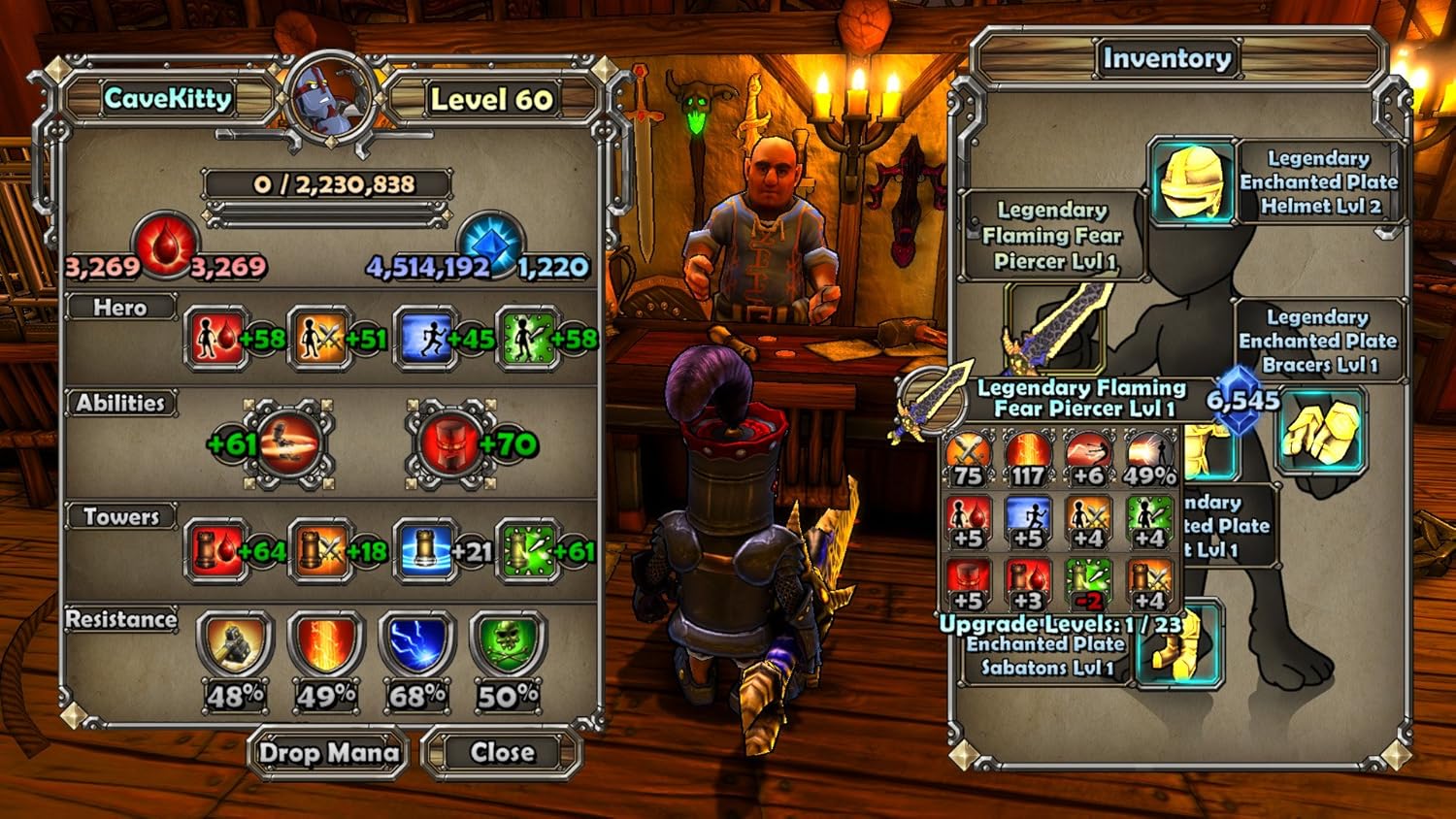Choose the Hero Speed stat icon
This screenshot has height=819, width=1456.
pos(423,339)
